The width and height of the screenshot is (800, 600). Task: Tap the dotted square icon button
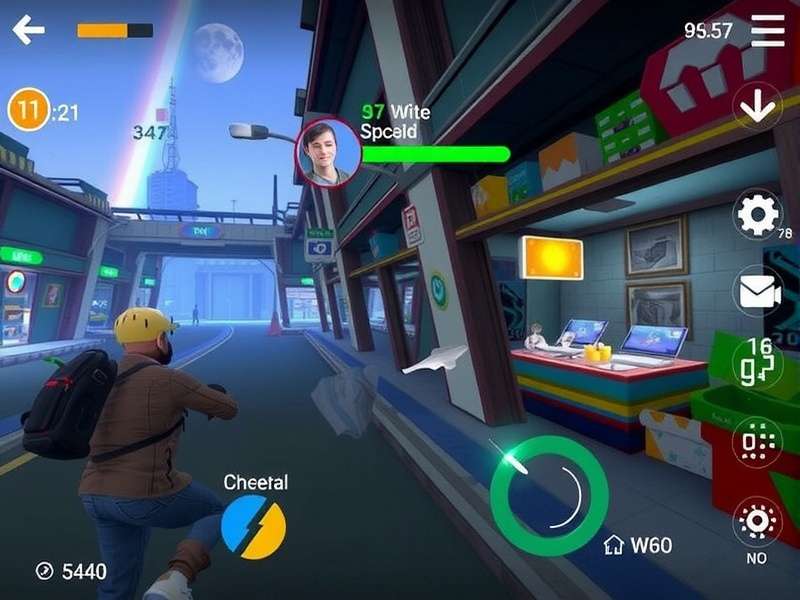coord(757,442)
